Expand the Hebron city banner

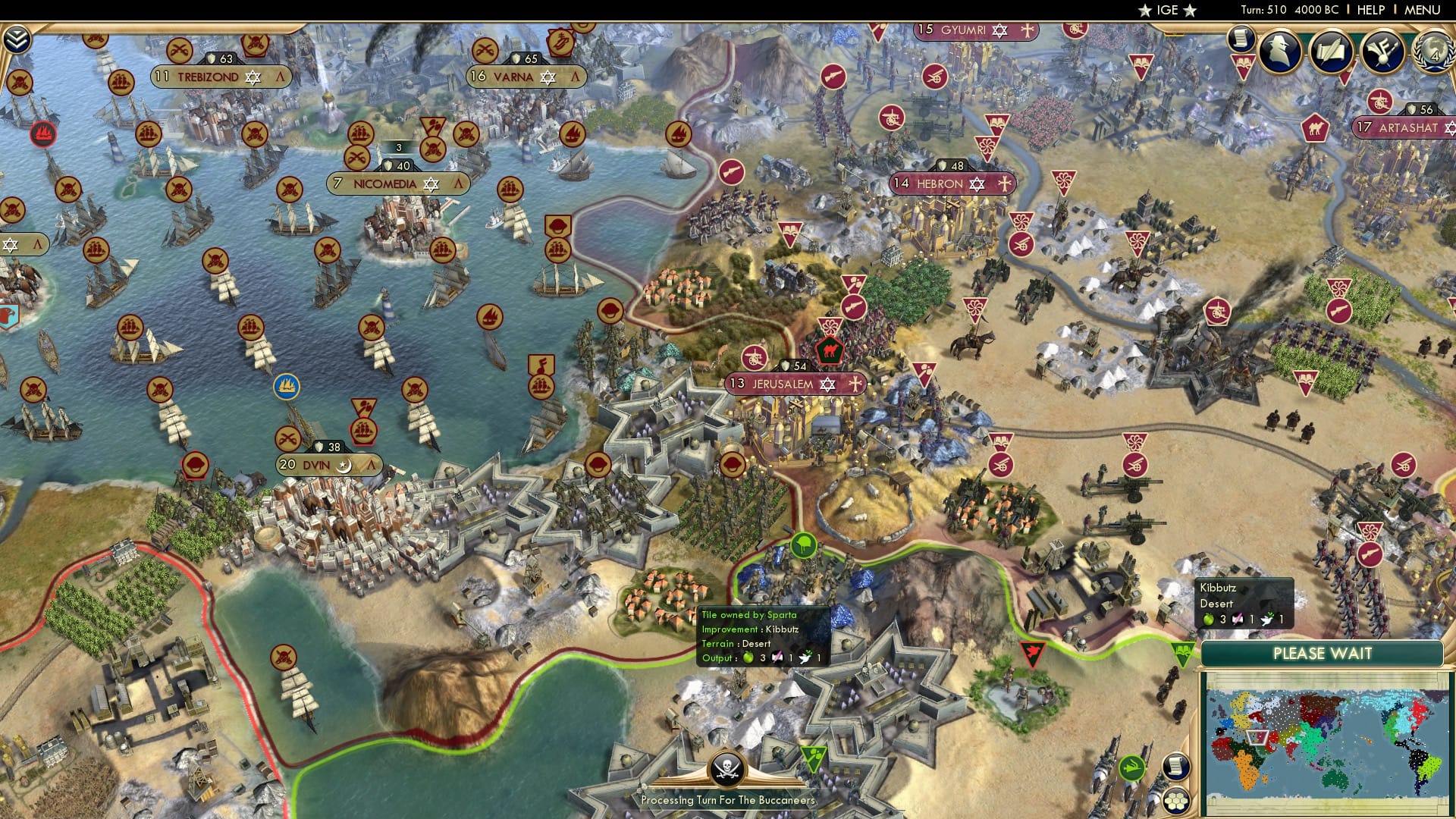[952, 184]
